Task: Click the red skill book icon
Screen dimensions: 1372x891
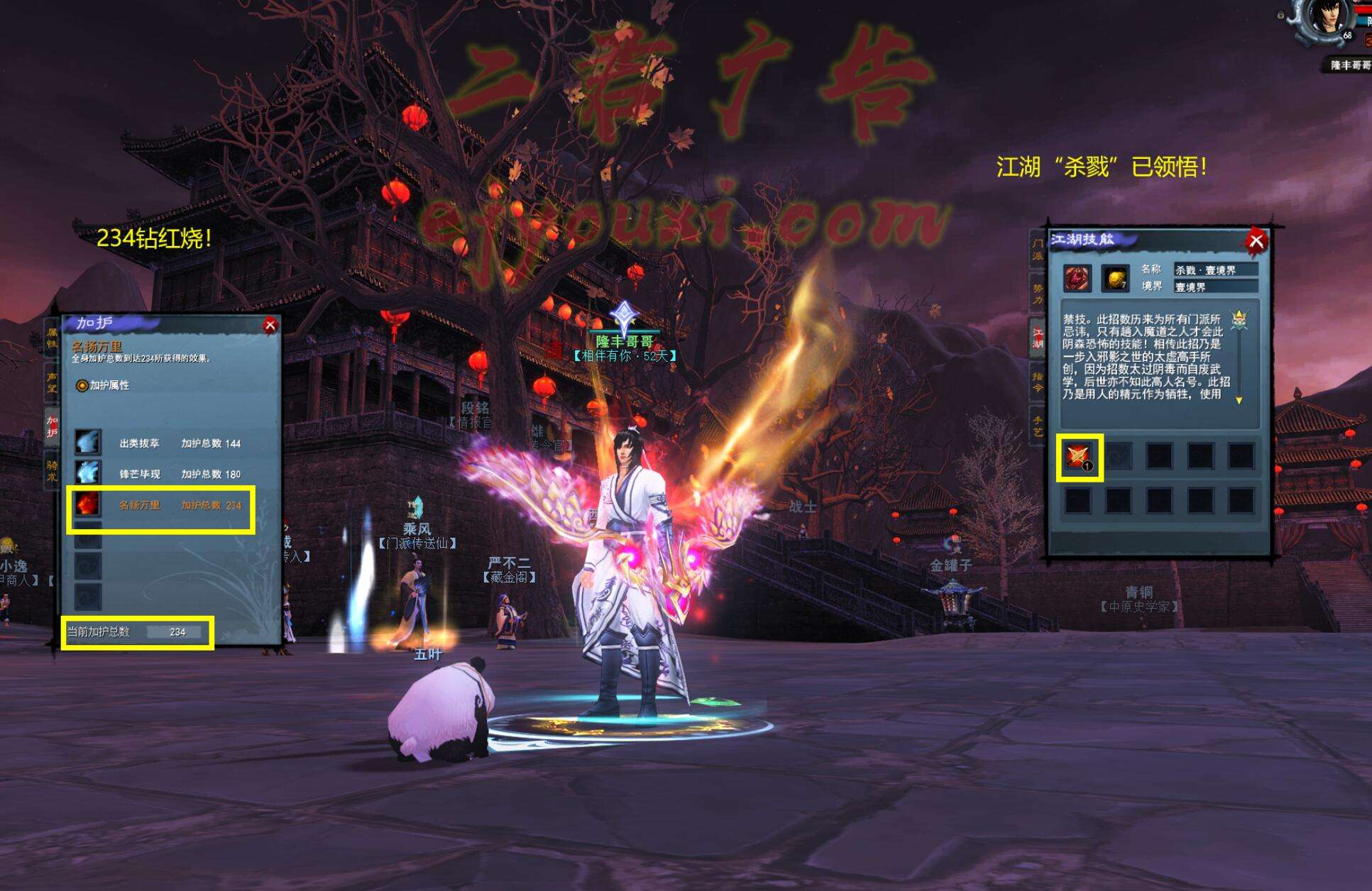Action: (1077, 278)
